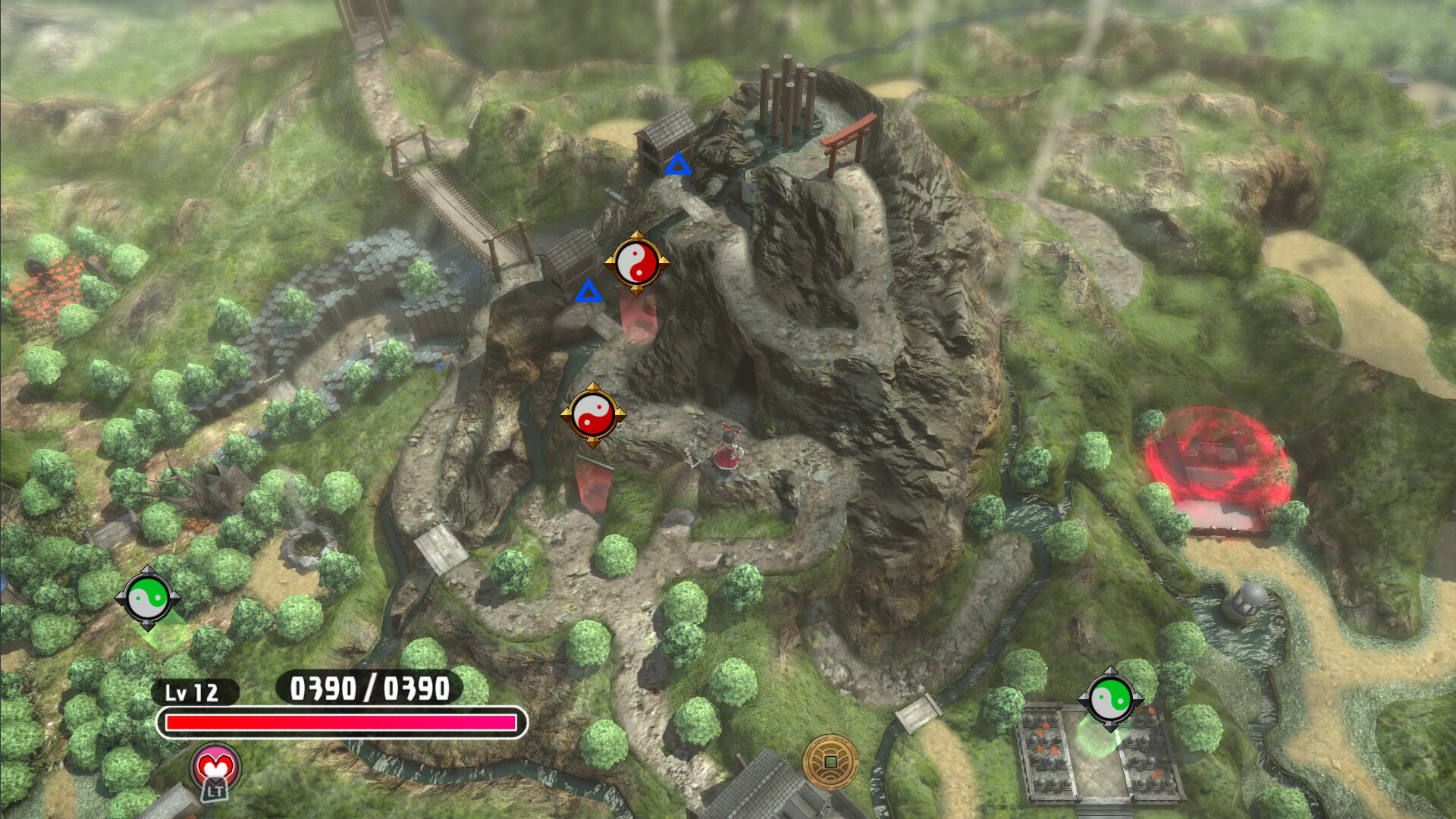Activate the pink heart icon

215,767
